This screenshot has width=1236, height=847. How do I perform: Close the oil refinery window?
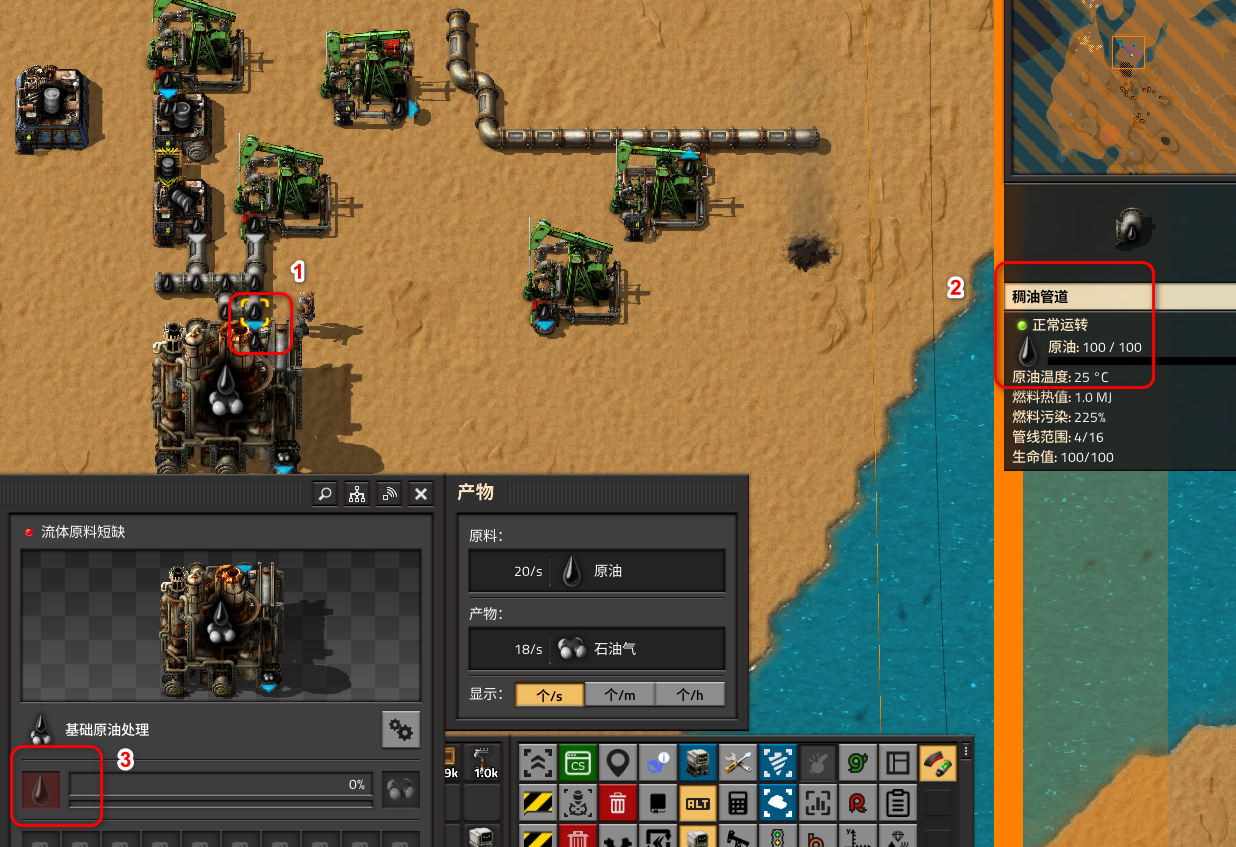(421, 494)
